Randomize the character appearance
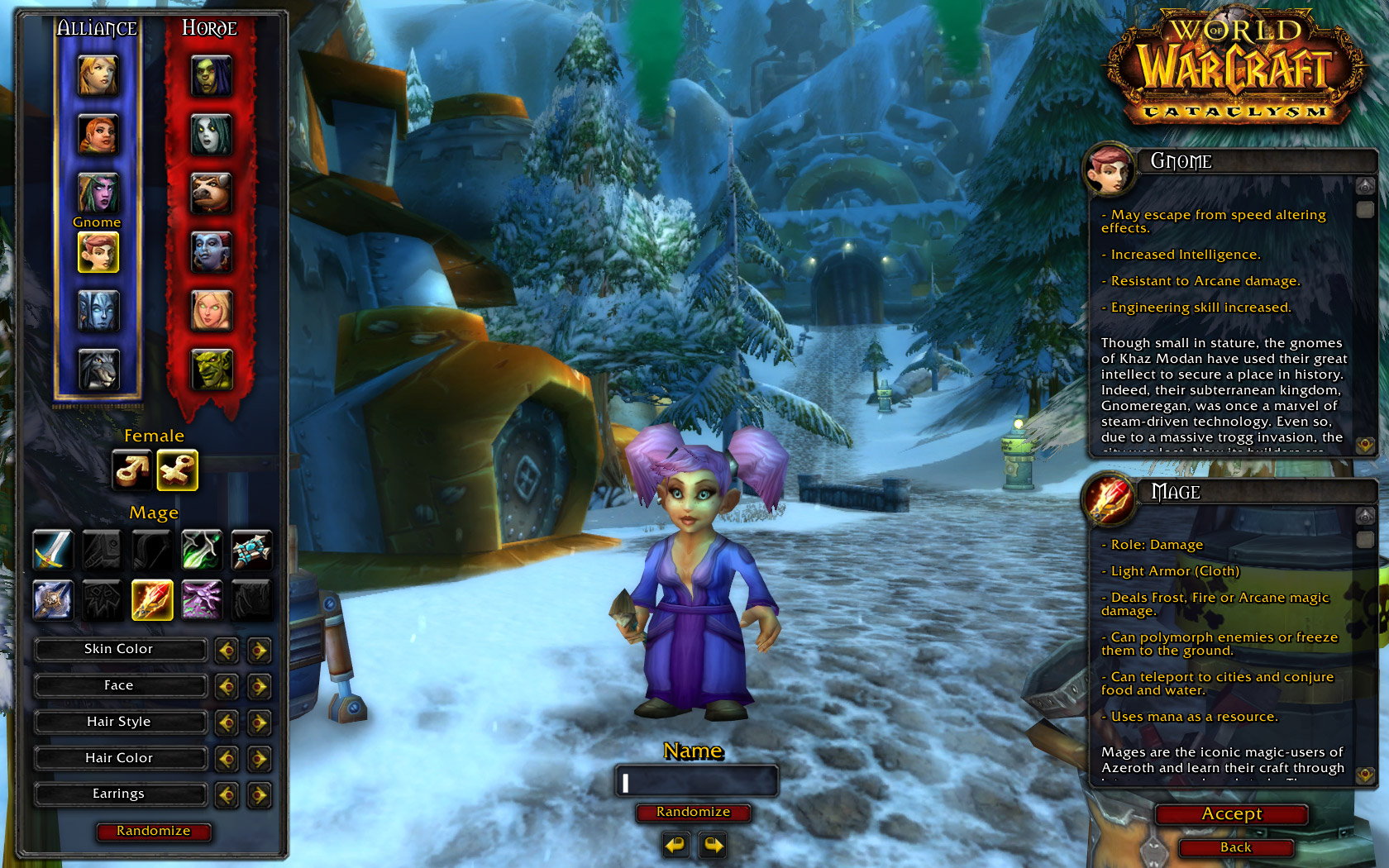 153,831
